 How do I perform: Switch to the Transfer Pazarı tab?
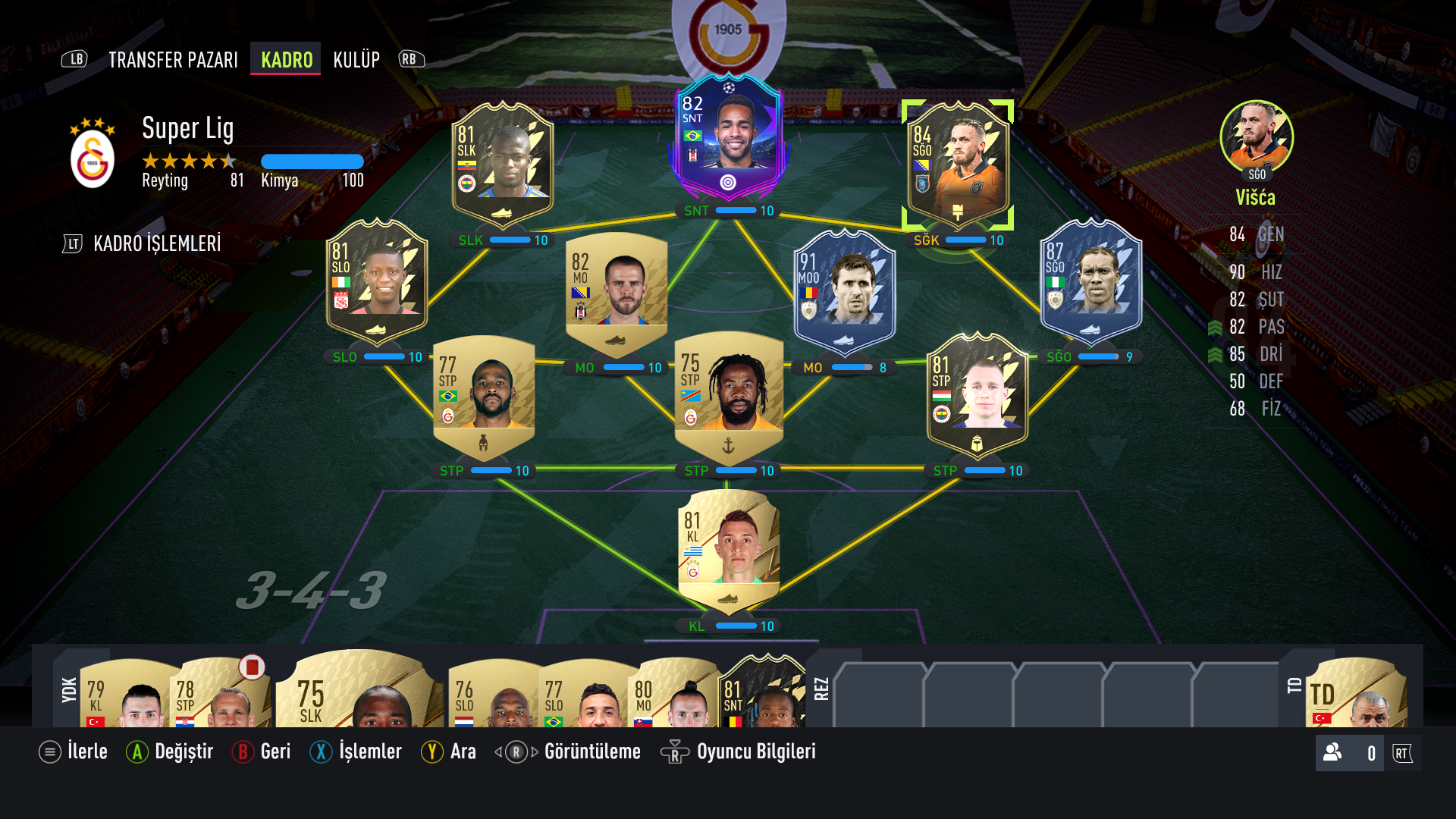pos(173,59)
